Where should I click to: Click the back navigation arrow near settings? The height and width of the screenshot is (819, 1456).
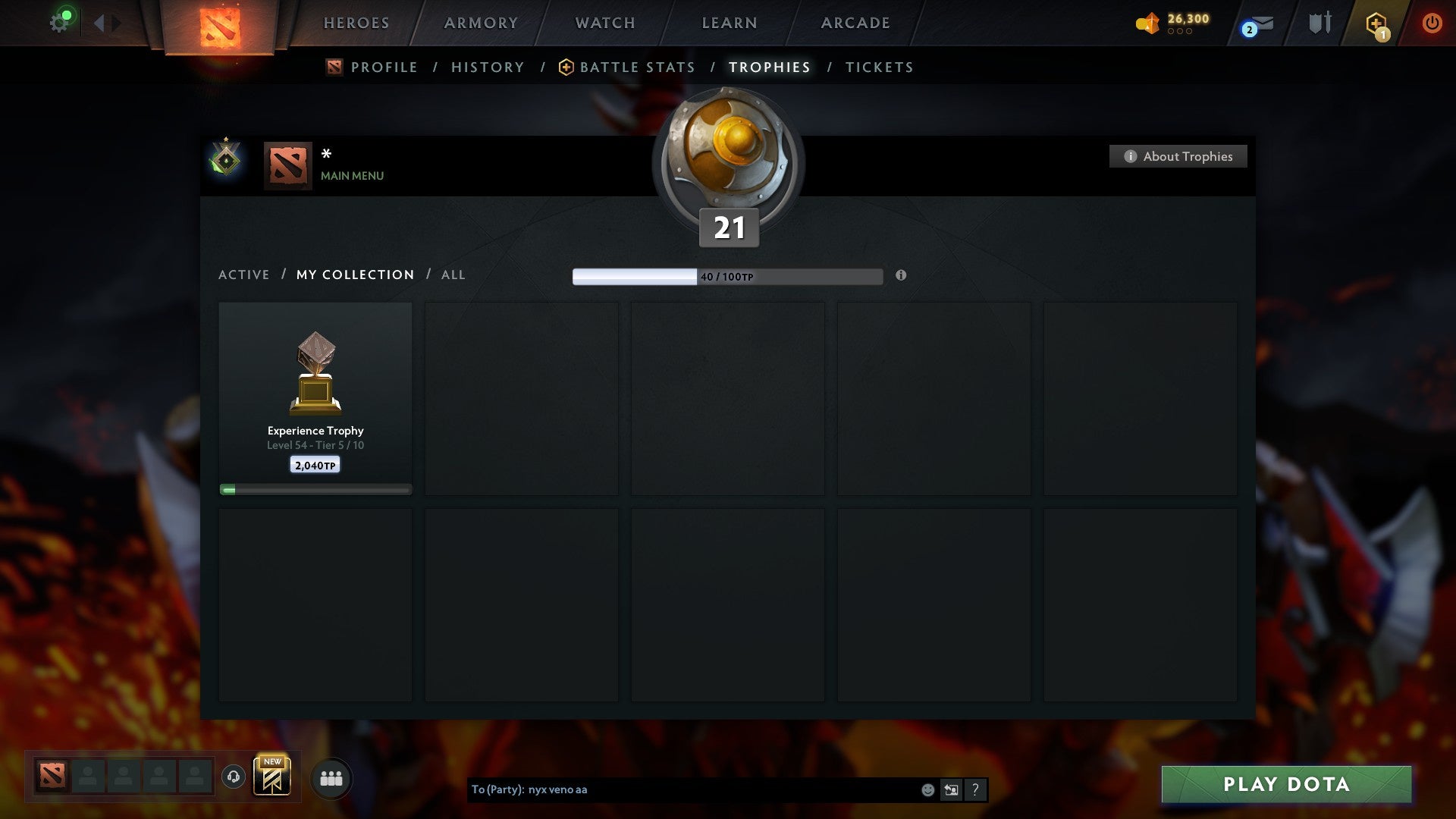click(x=99, y=22)
